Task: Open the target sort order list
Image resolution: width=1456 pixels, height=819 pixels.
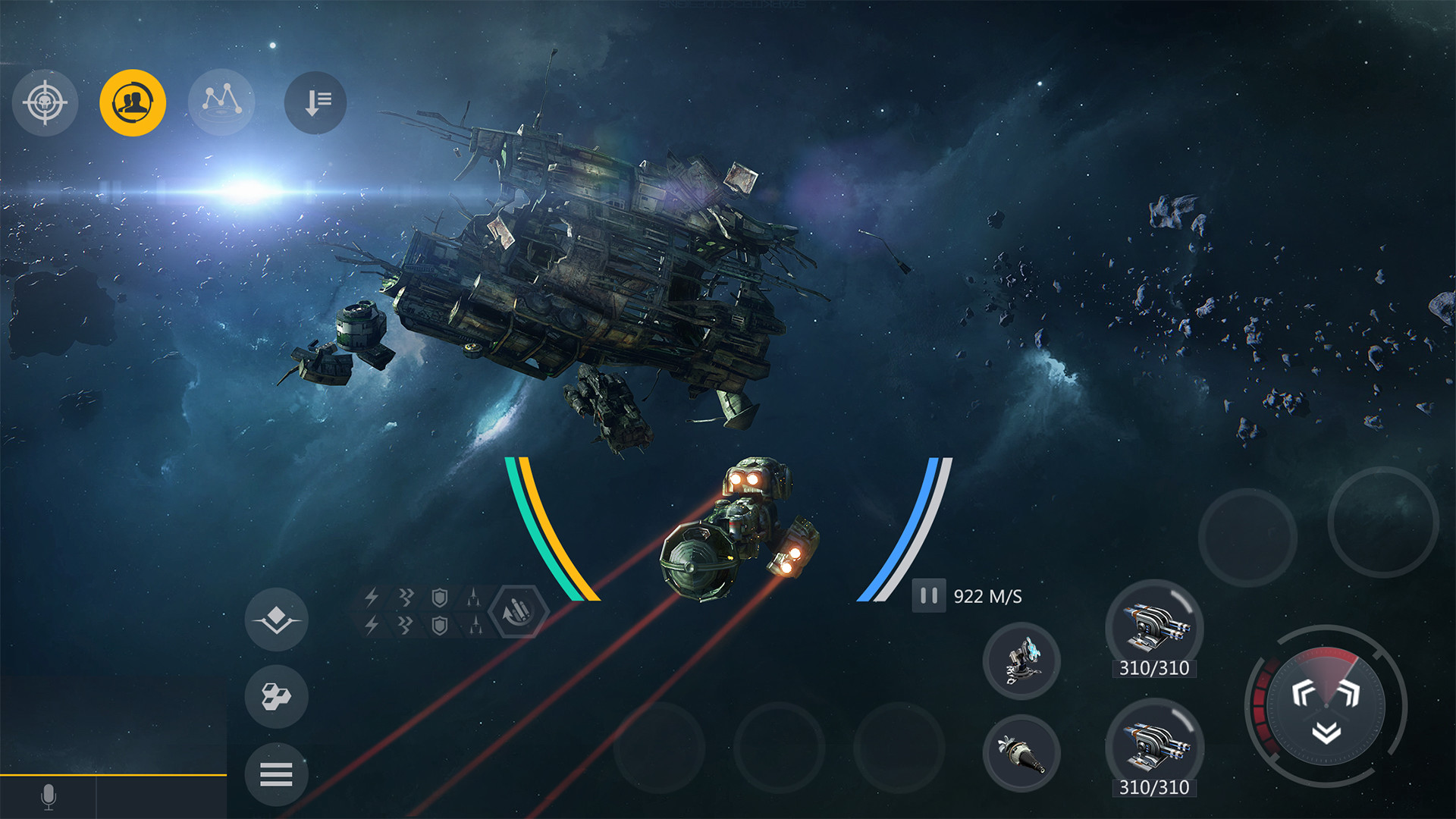Action: (x=315, y=102)
